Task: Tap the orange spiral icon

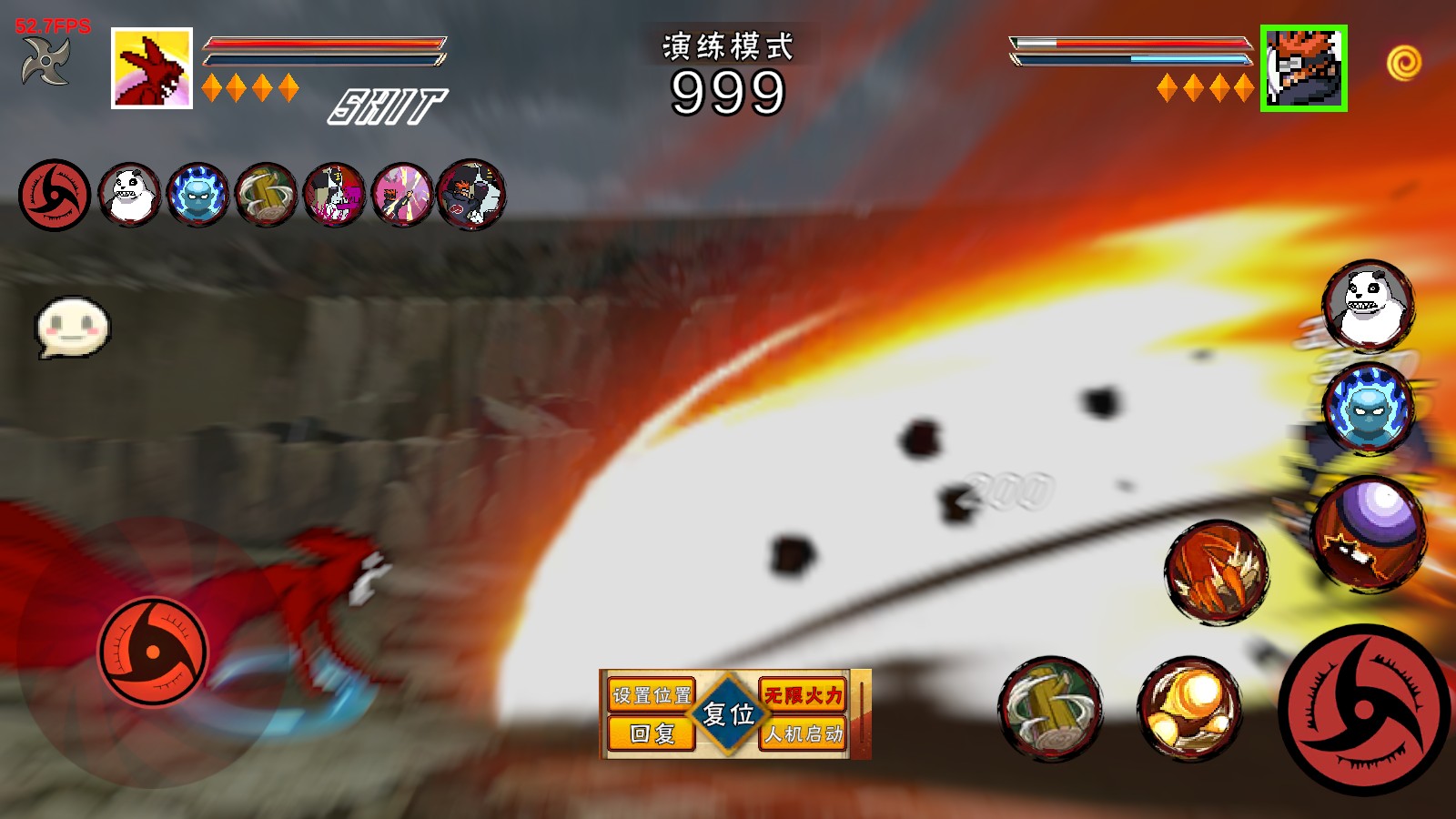Action: pos(1404,63)
